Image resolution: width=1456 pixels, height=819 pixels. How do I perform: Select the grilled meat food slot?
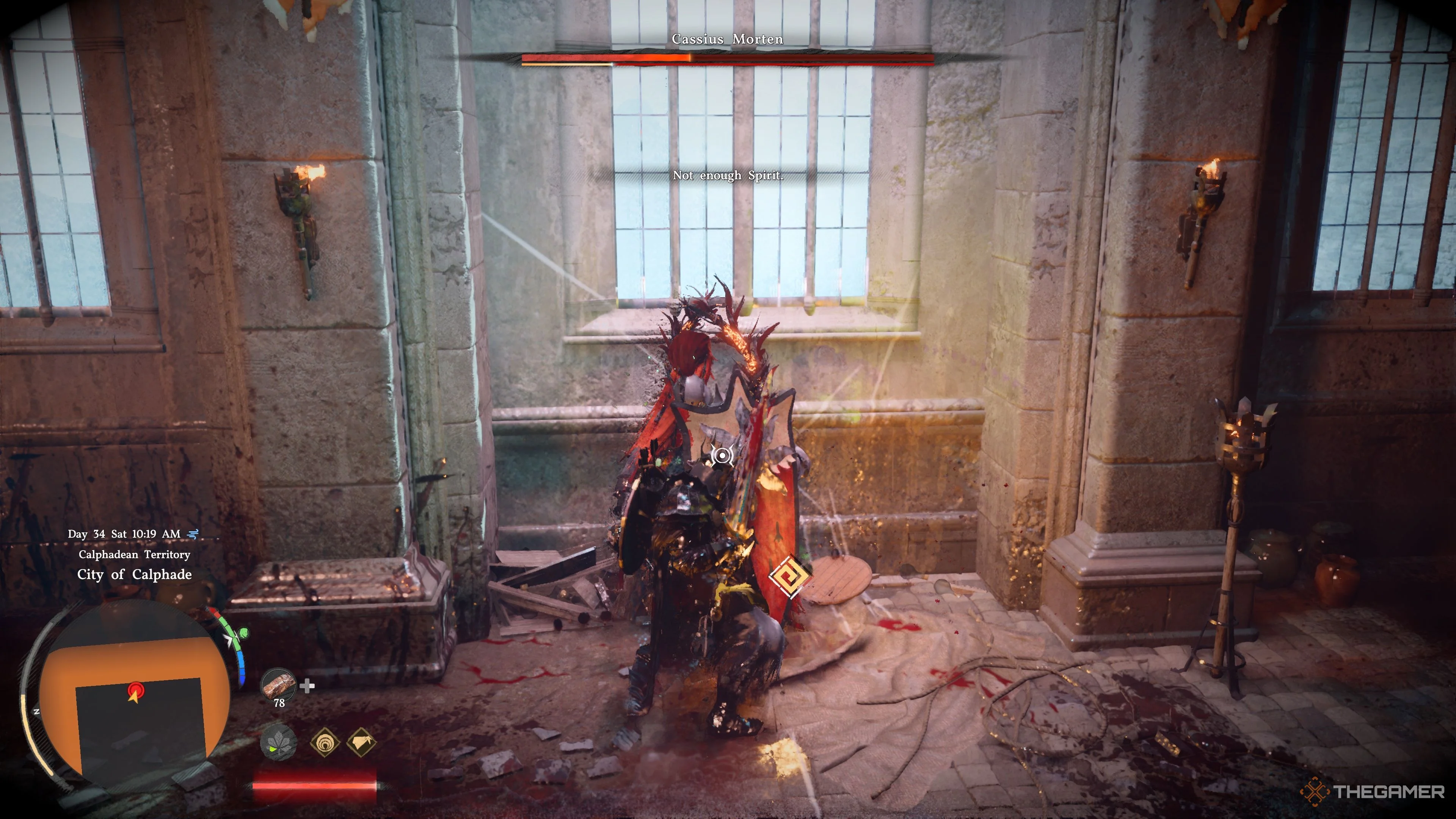click(278, 684)
